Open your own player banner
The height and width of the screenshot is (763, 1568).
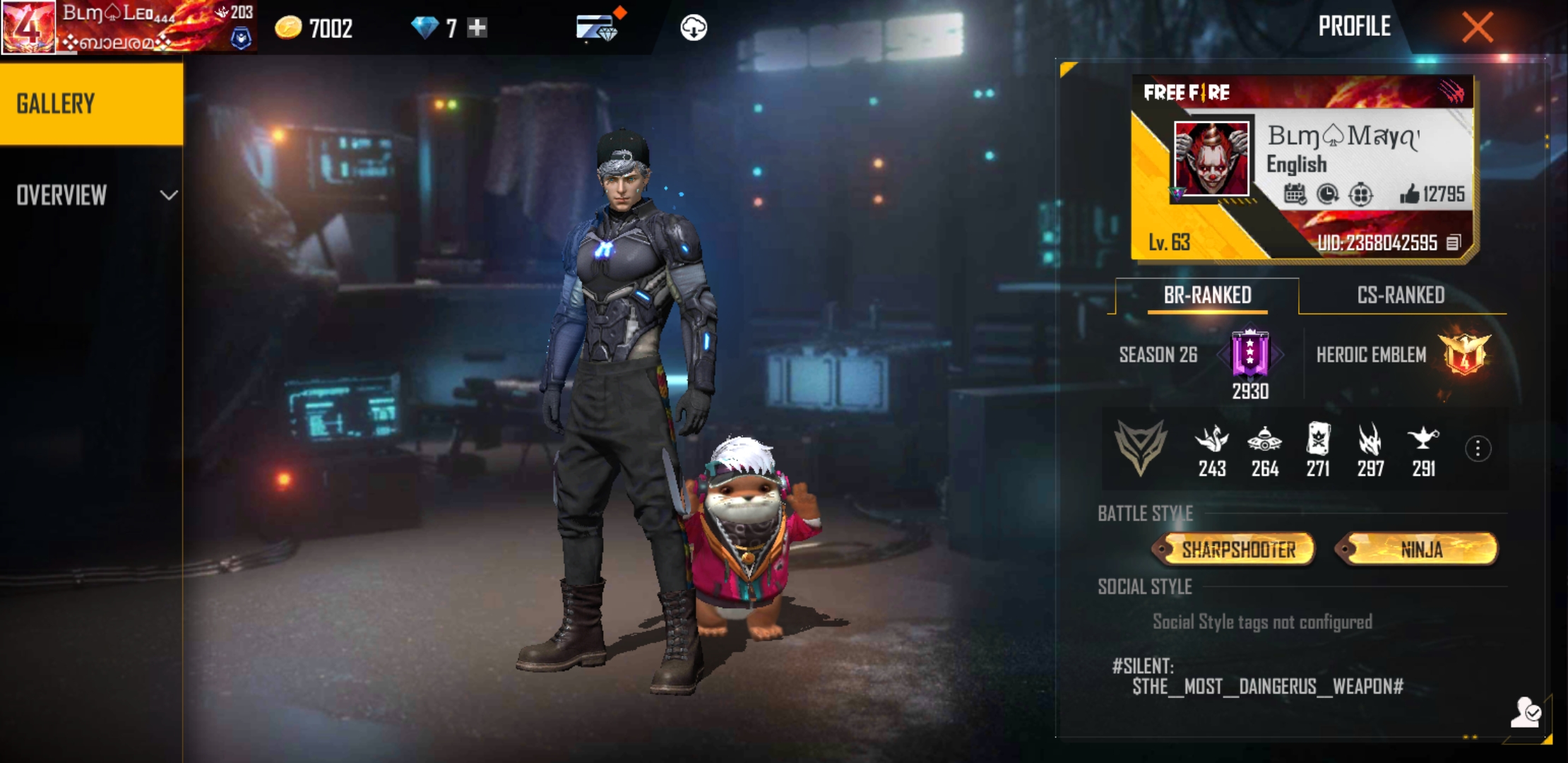pos(127,27)
